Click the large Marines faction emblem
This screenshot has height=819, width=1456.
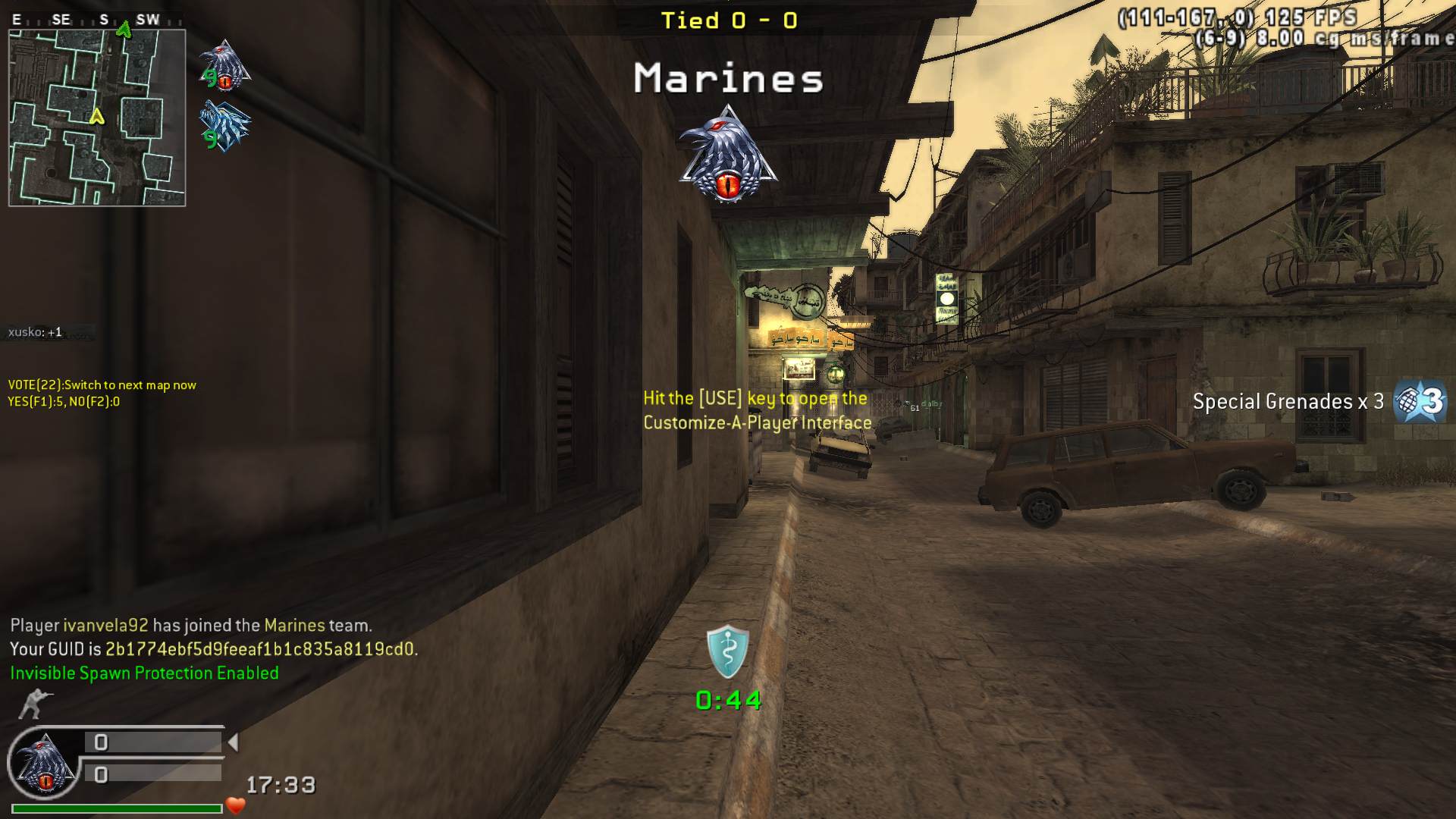(728, 155)
